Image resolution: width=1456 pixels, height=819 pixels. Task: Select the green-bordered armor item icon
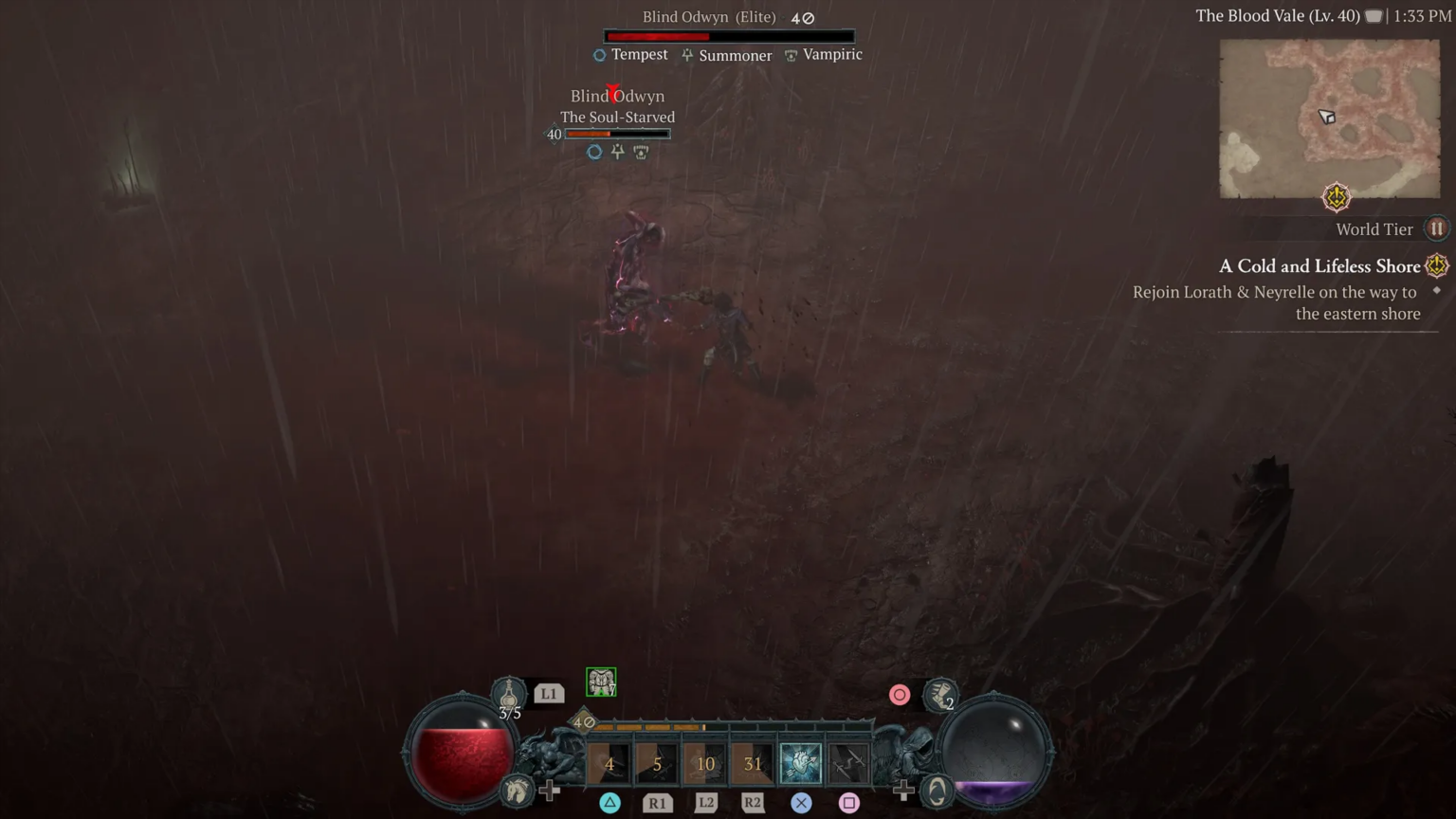point(601,682)
